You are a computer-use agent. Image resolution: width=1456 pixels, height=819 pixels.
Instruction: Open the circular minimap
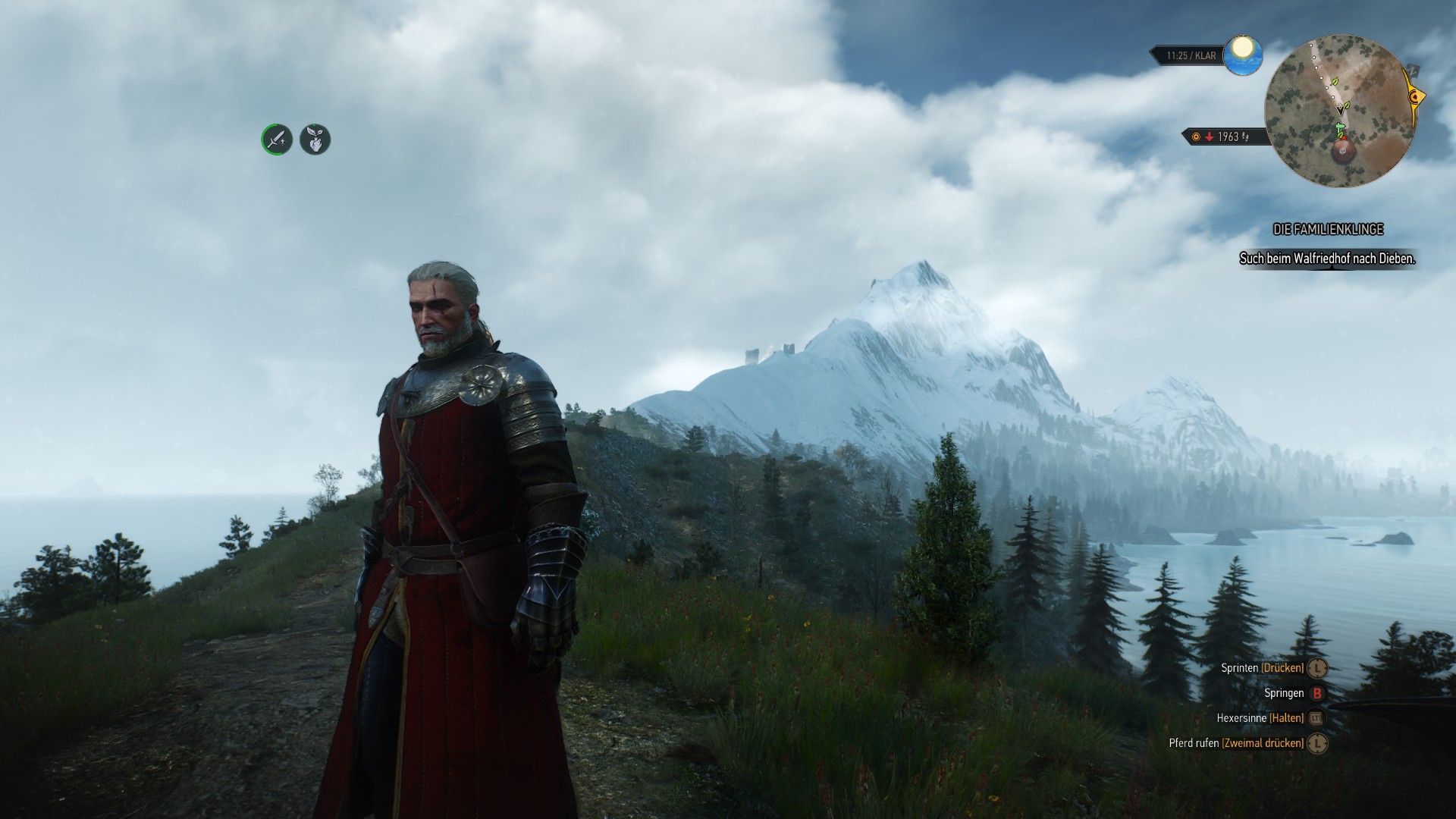coord(1340,111)
